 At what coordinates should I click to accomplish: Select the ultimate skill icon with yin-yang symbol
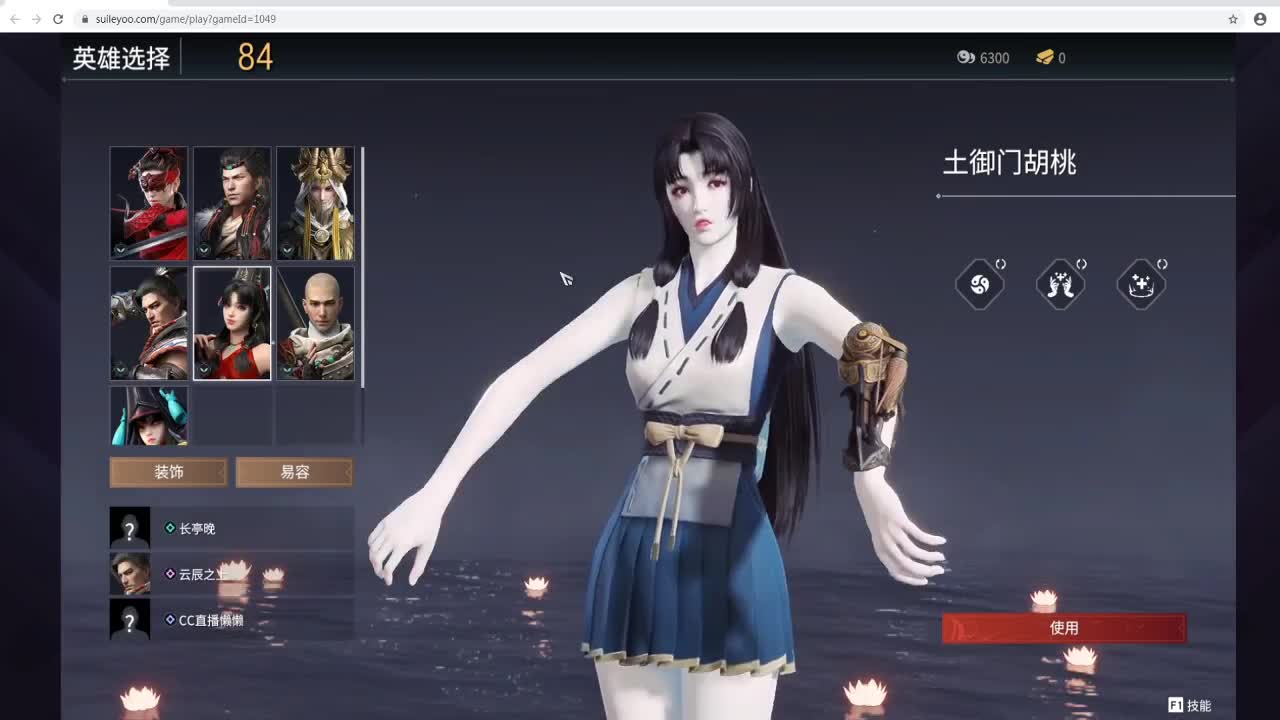coord(980,284)
